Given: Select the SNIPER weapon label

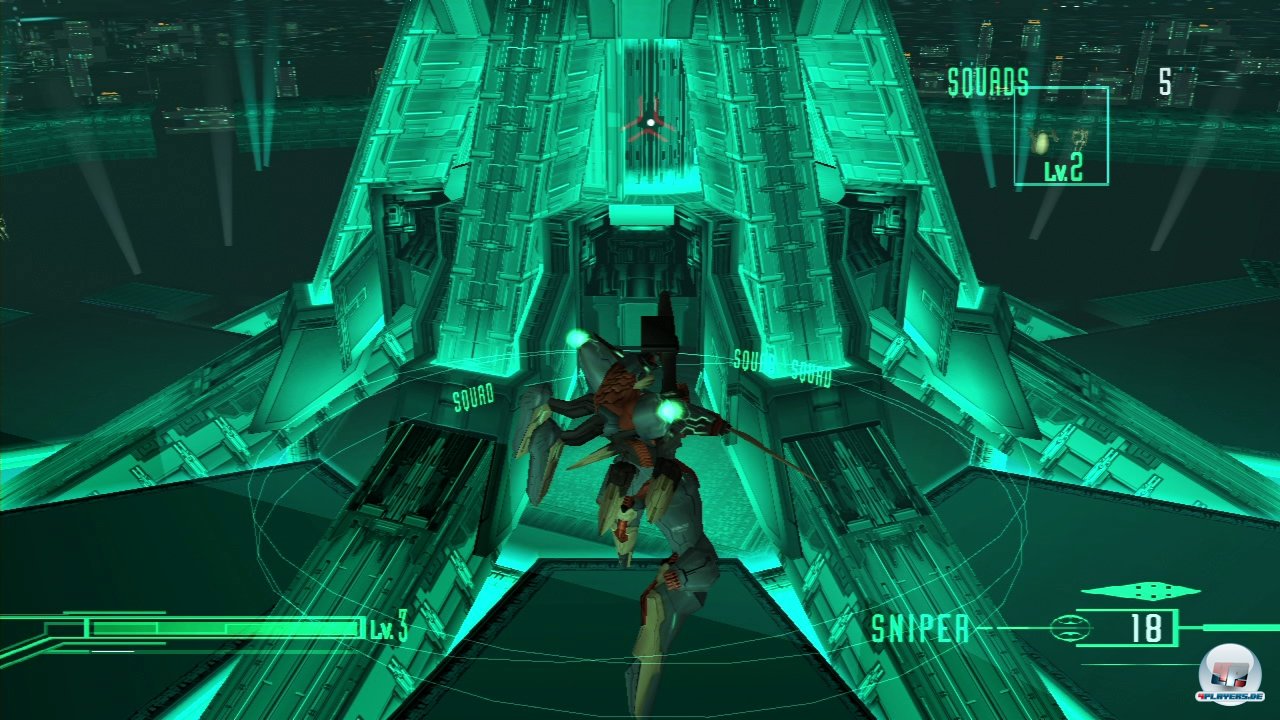Looking at the screenshot, I should pos(919,627).
